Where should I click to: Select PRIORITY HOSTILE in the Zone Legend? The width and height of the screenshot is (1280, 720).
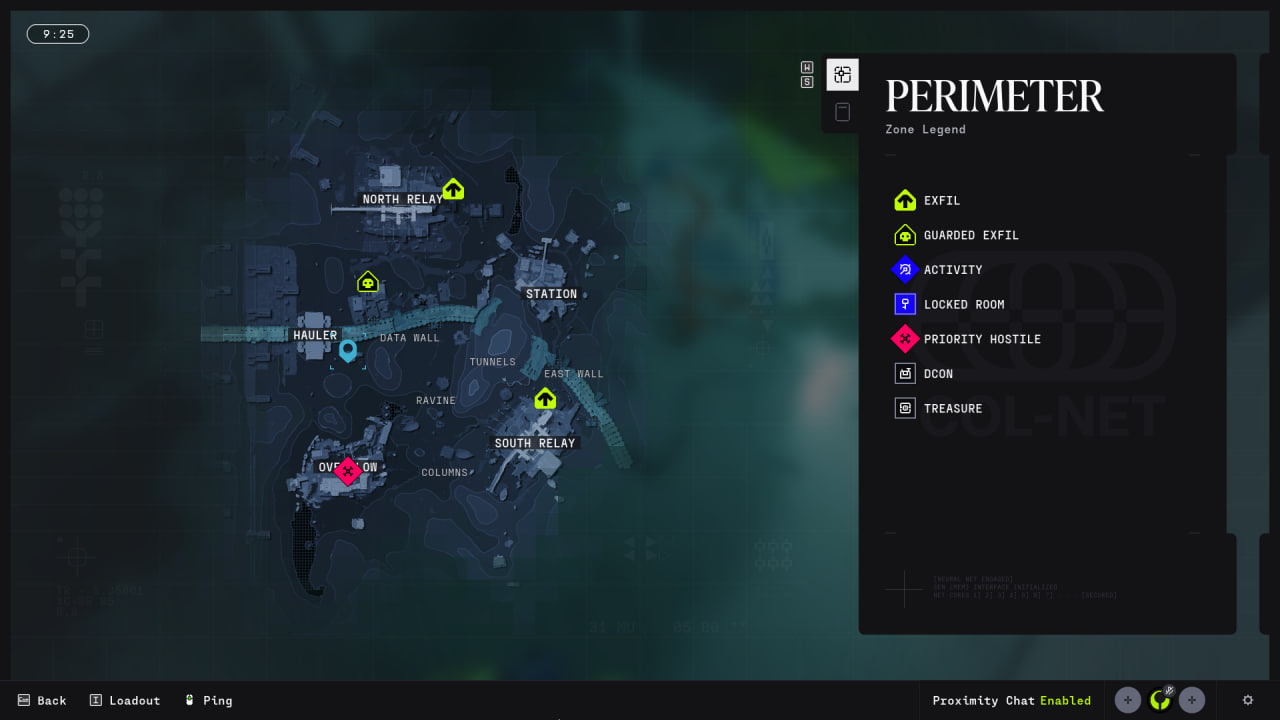point(966,339)
